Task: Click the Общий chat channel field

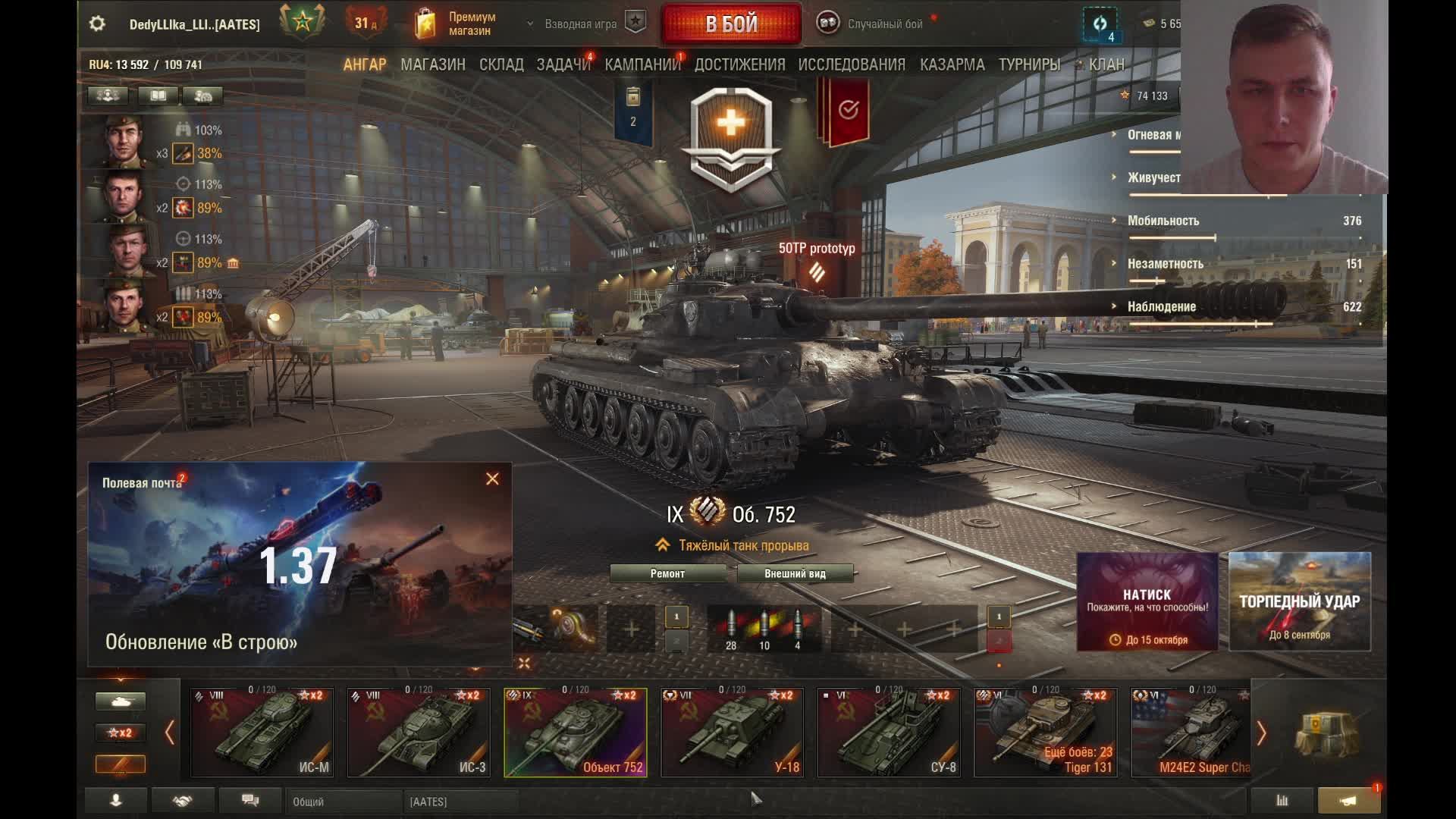Action: tap(343, 802)
